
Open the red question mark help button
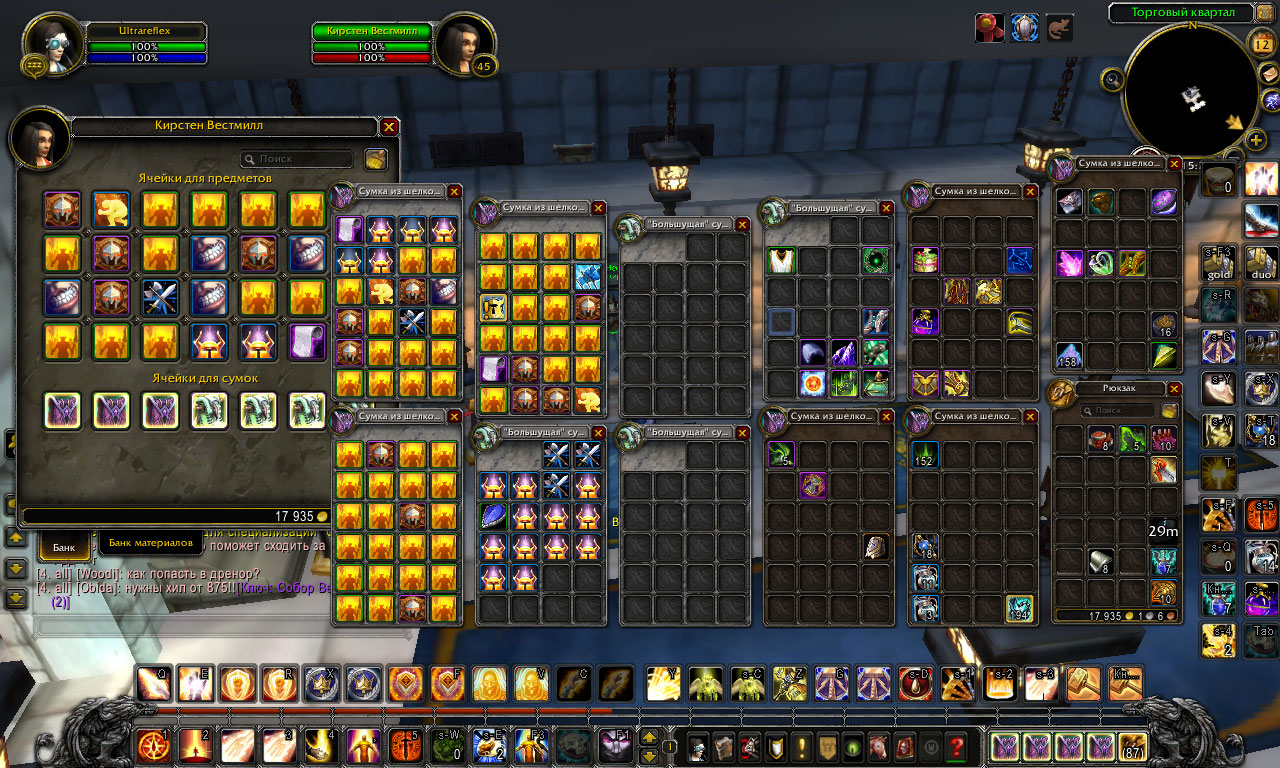(x=957, y=746)
